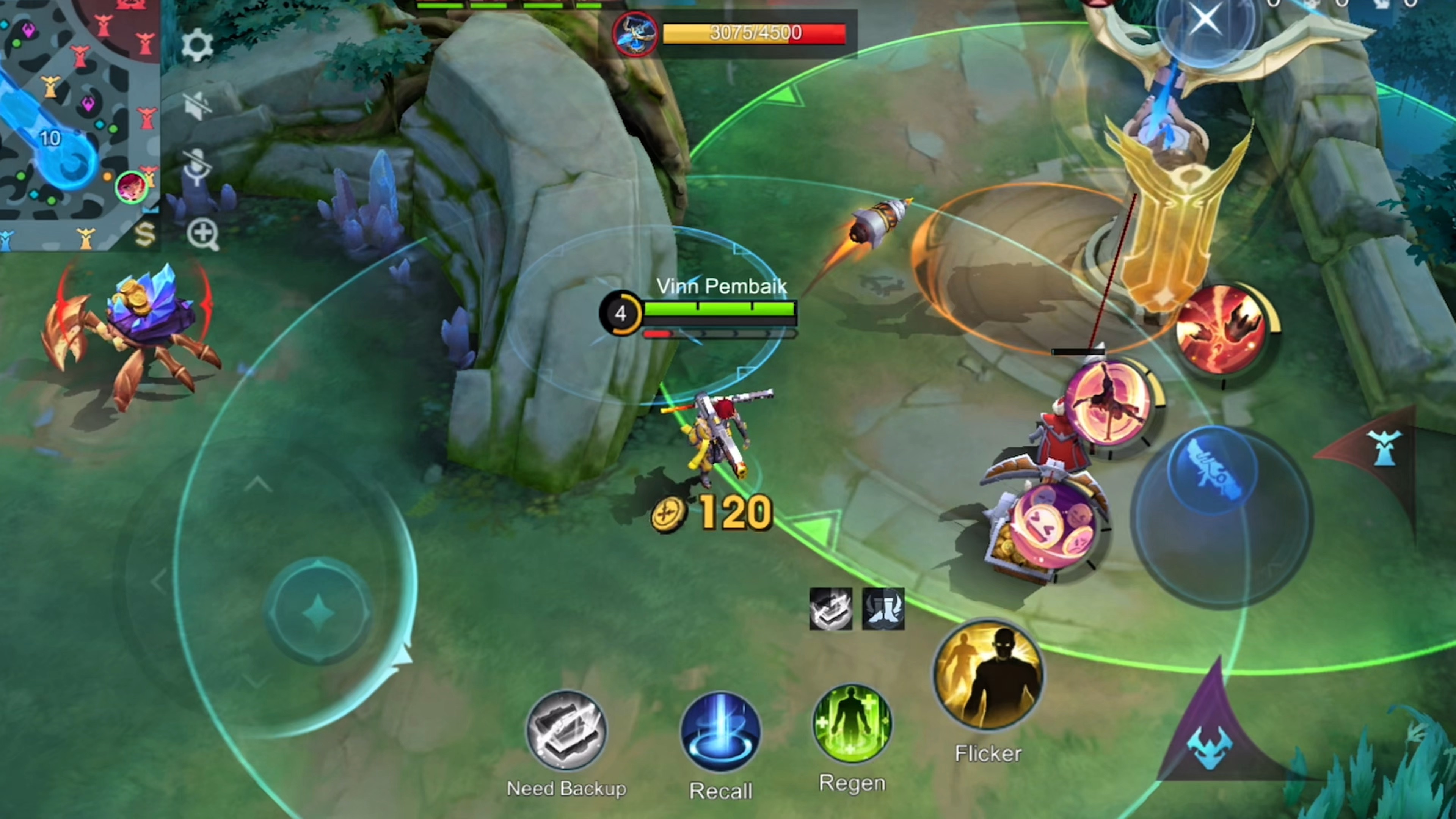Toggle the muted speaker icon
This screenshot has height=819, width=1456.
tap(197, 106)
